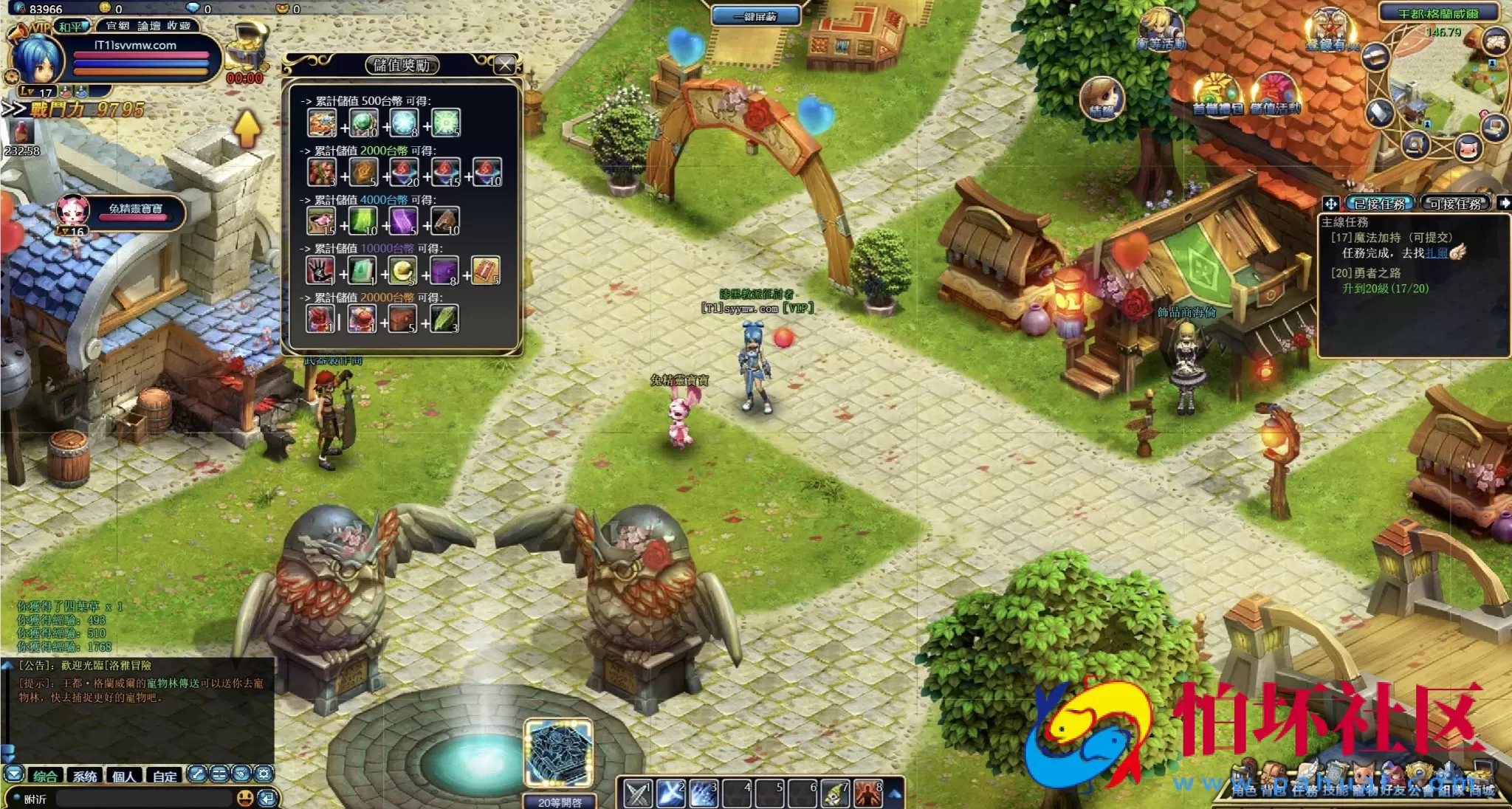Open the chat emoji smiley picker

pyautogui.click(x=245, y=798)
